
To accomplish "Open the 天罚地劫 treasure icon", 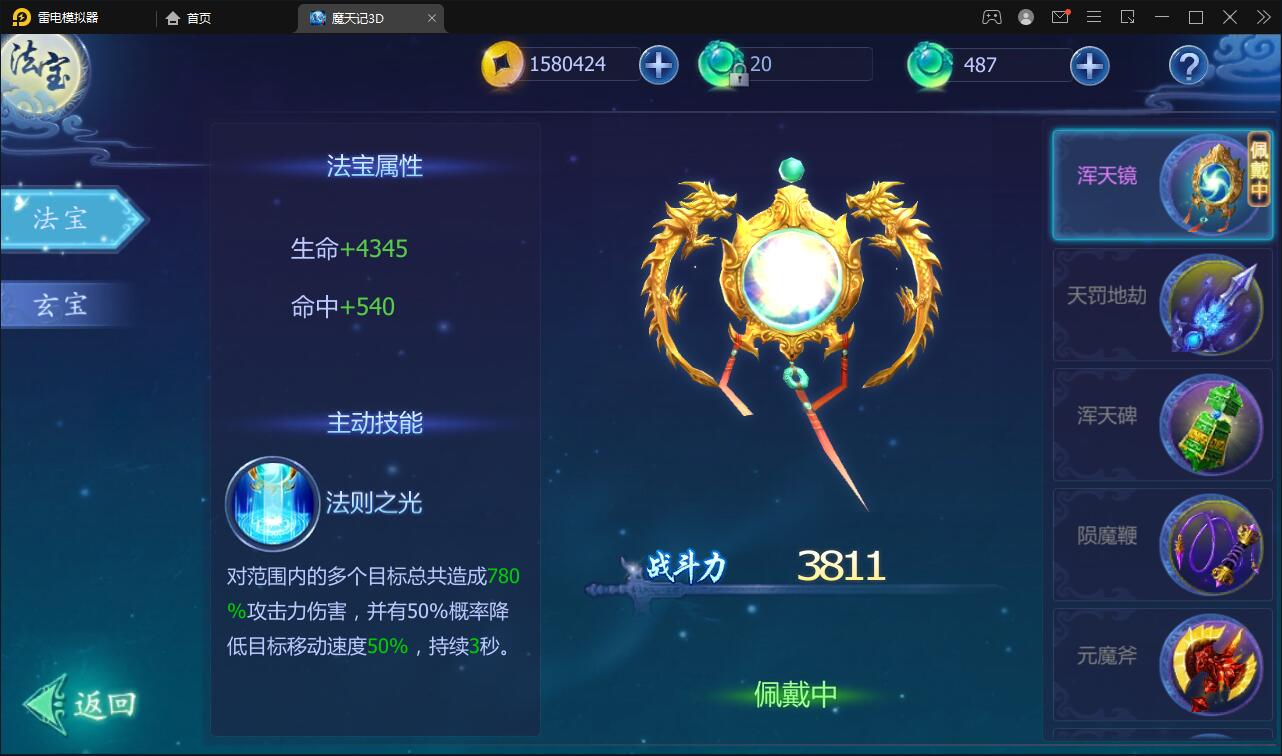I will click(x=1210, y=304).
